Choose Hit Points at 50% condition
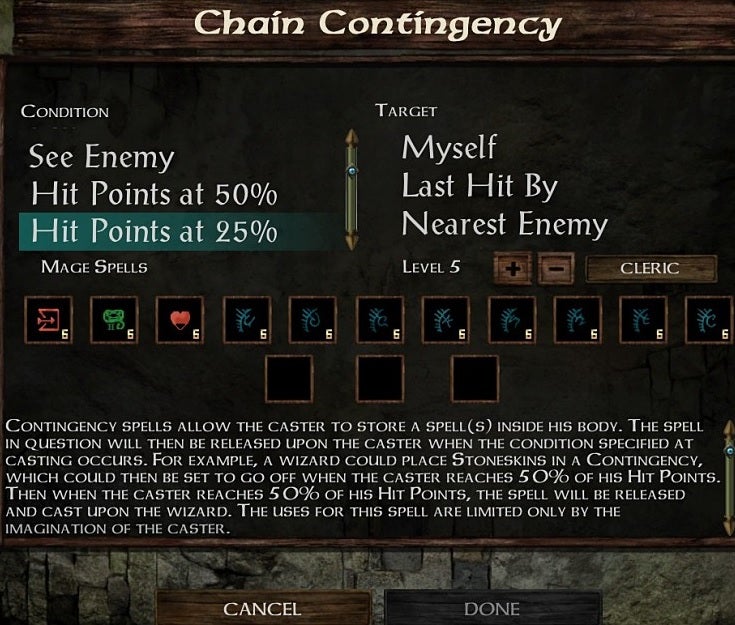Viewport: 735px width, 625px height. [x=154, y=193]
